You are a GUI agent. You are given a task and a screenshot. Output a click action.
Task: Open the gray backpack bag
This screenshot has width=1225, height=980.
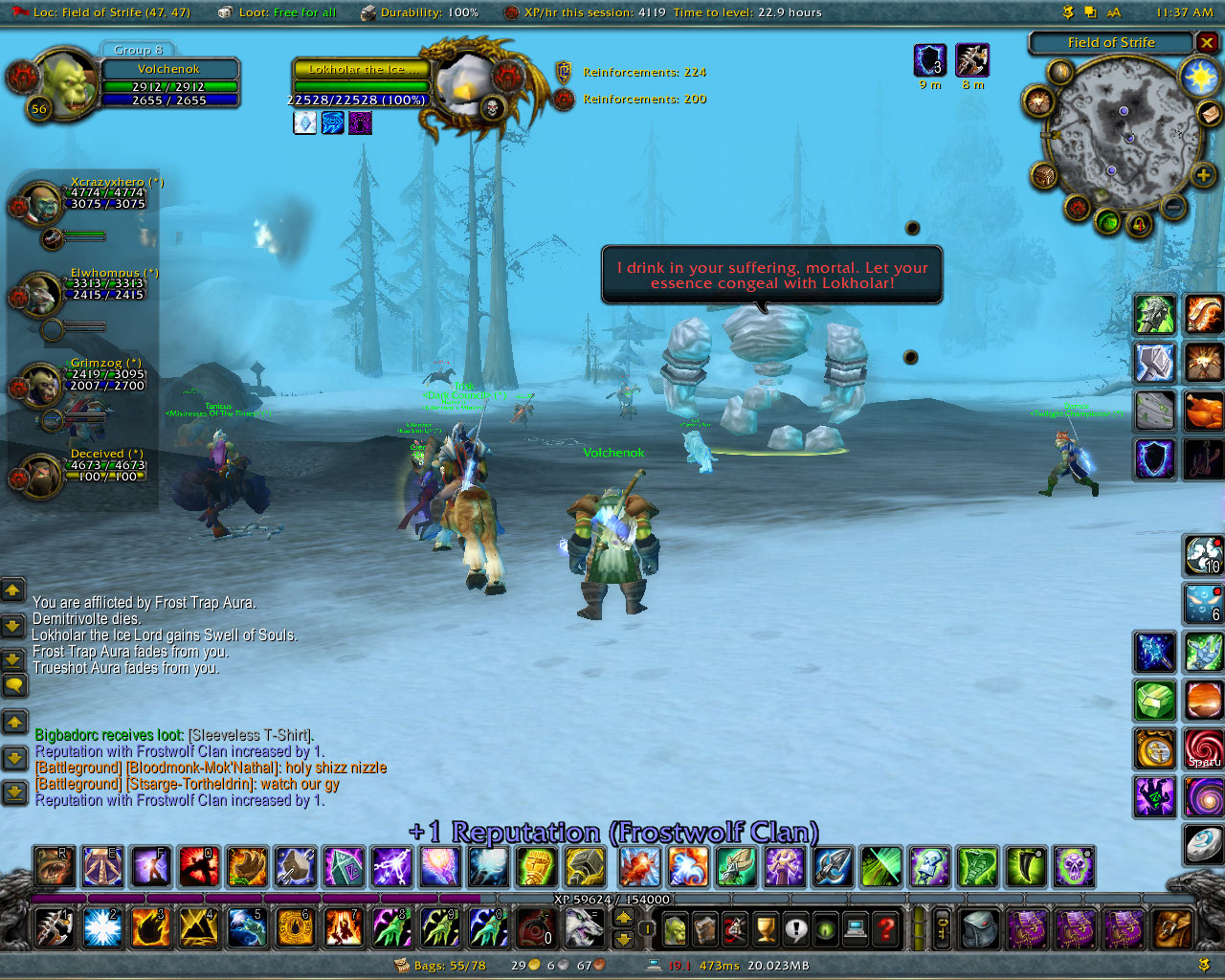(978, 928)
